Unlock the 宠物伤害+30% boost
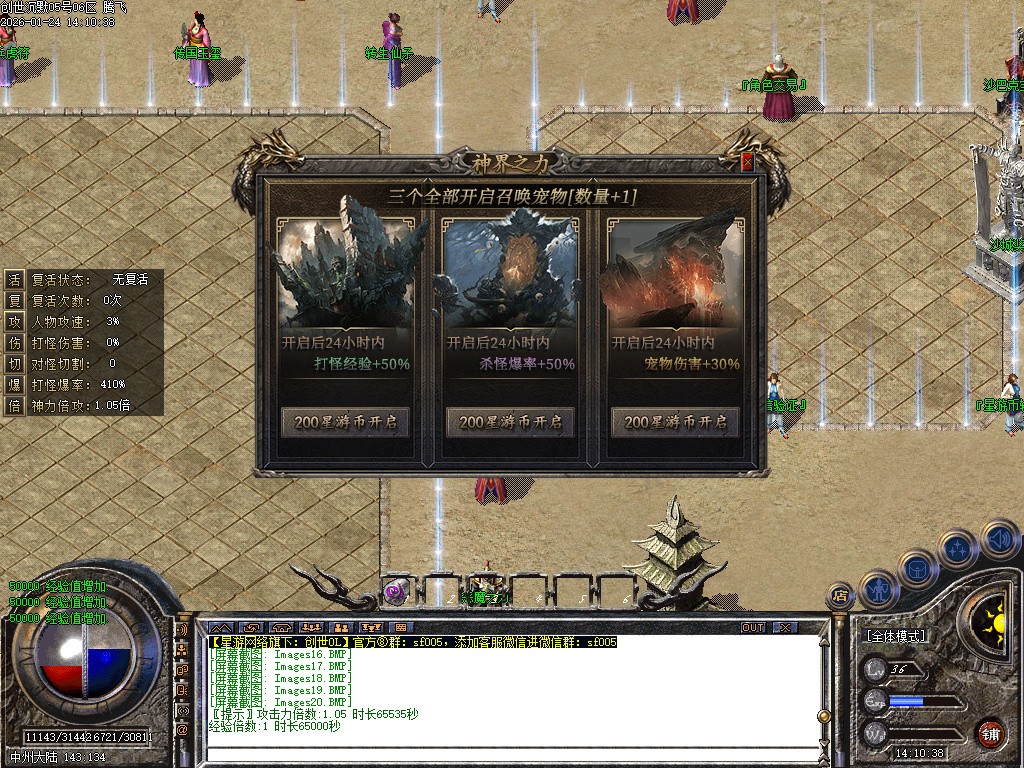Image resolution: width=1024 pixels, height=768 pixels. click(x=675, y=422)
